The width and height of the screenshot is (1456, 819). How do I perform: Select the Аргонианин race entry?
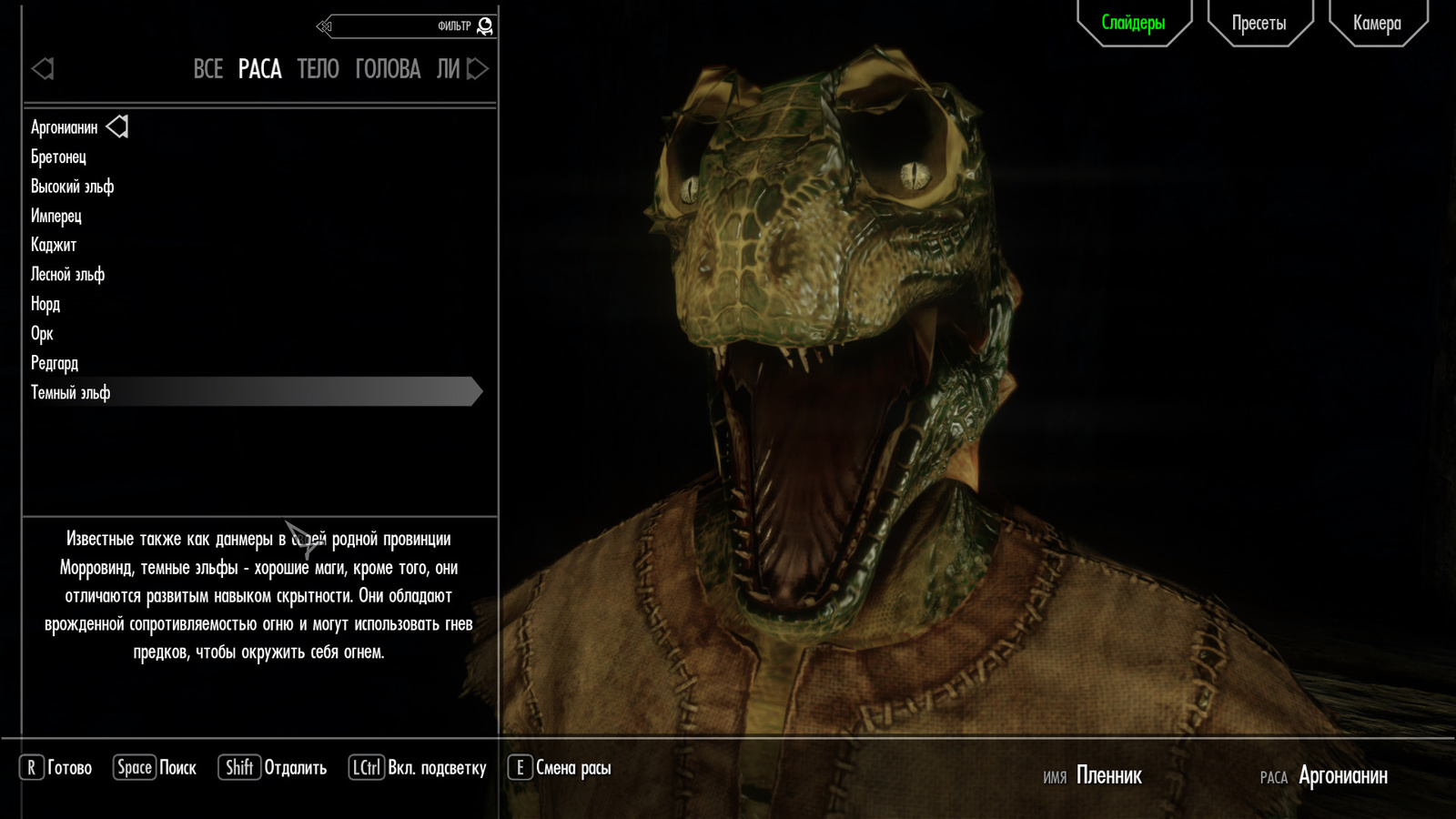click(65, 127)
